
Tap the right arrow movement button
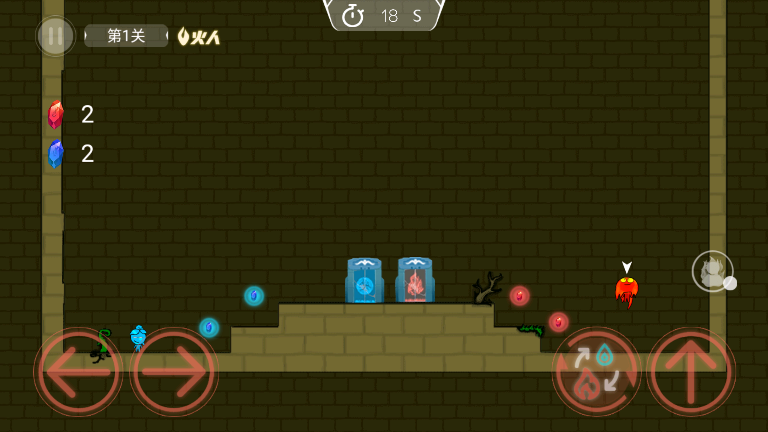click(174, 372)
